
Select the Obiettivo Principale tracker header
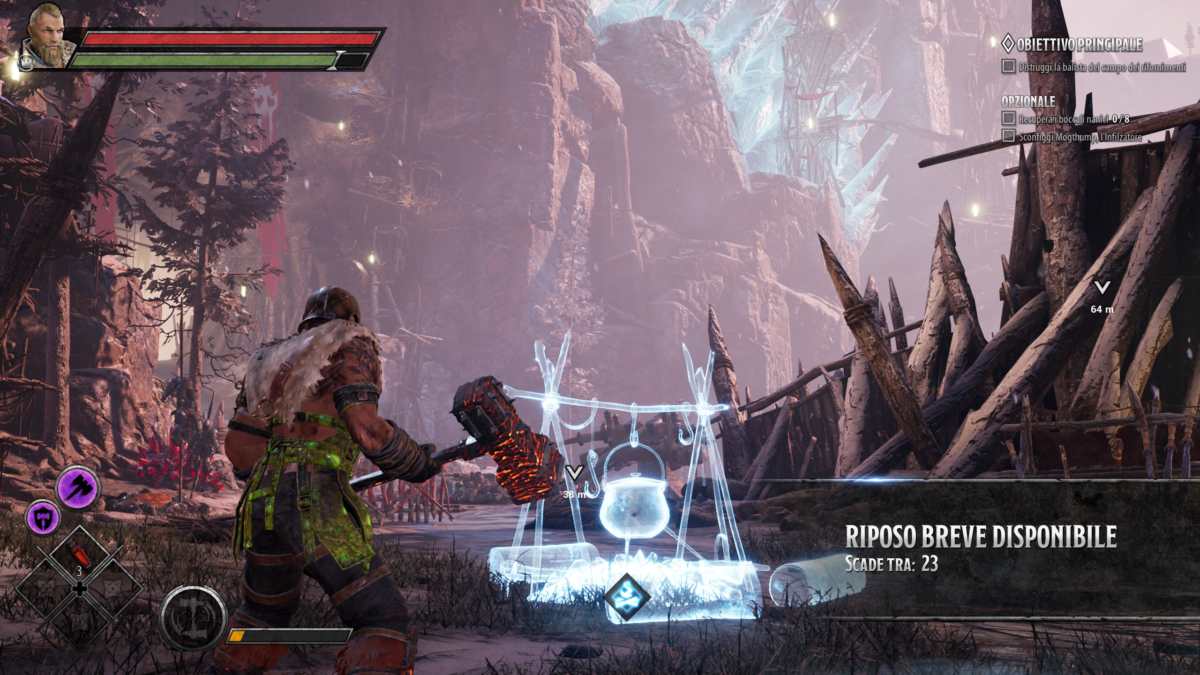click(x=1070, y=44)
